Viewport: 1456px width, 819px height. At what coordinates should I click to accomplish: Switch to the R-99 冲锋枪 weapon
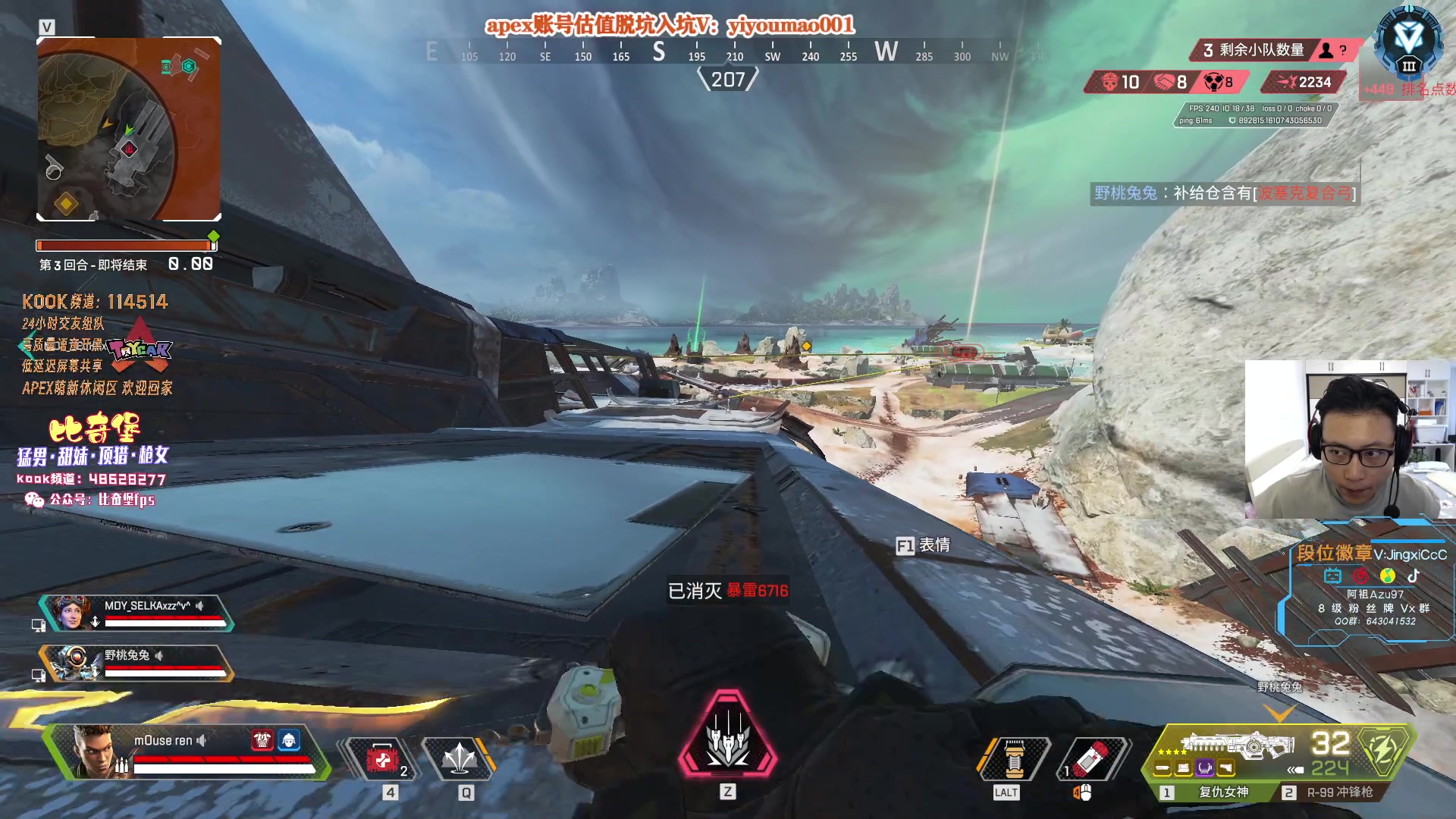click(1339, 792)
